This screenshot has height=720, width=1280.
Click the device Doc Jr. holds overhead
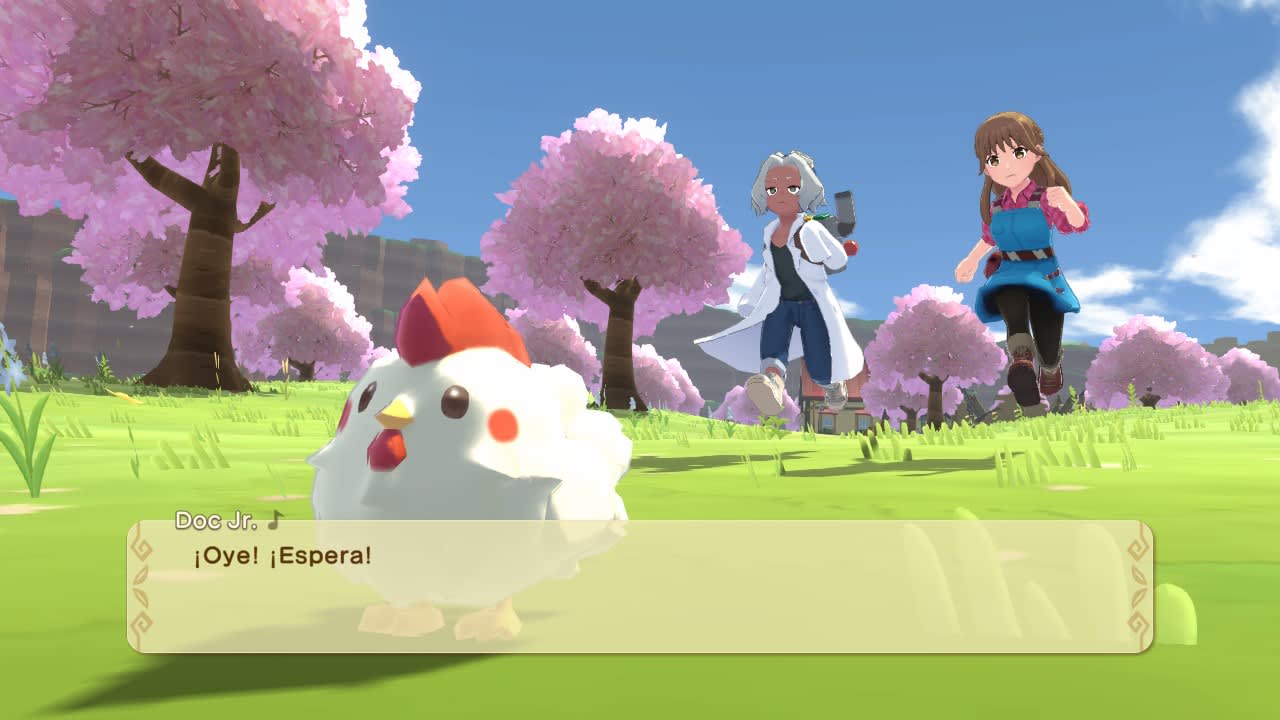coord(843,212)
